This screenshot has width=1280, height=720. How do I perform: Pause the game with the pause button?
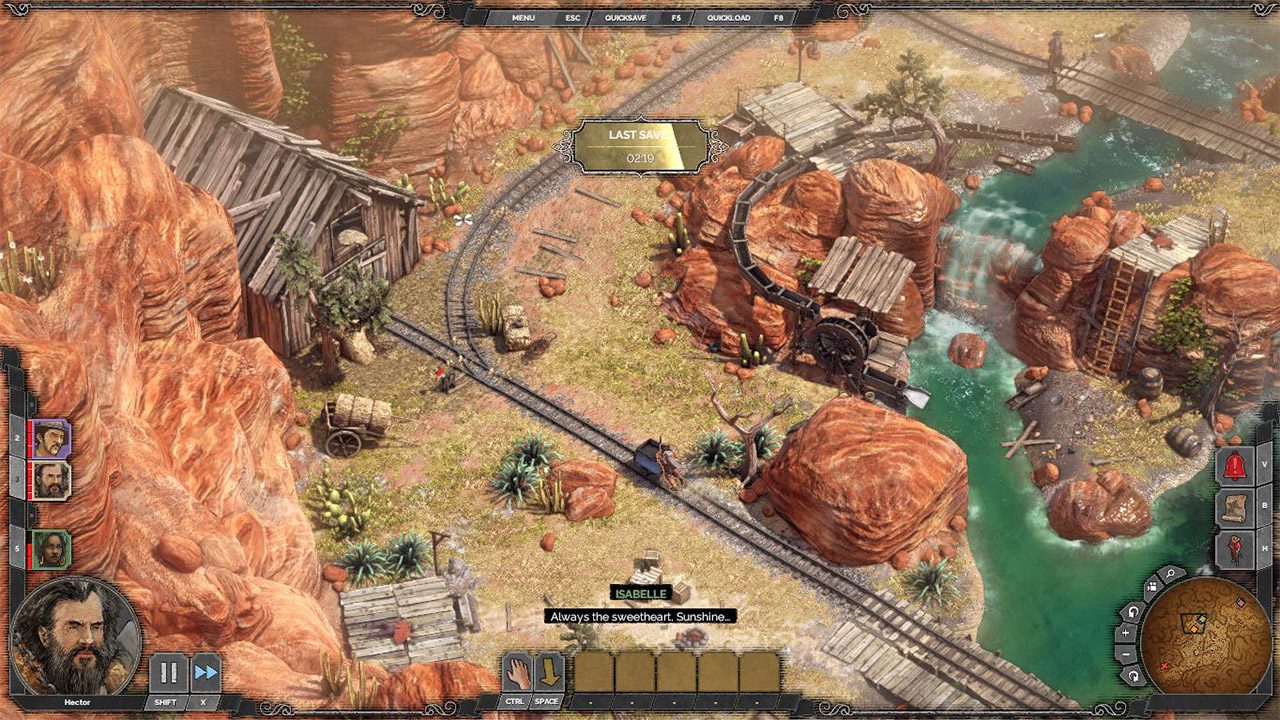coord(168,672)
